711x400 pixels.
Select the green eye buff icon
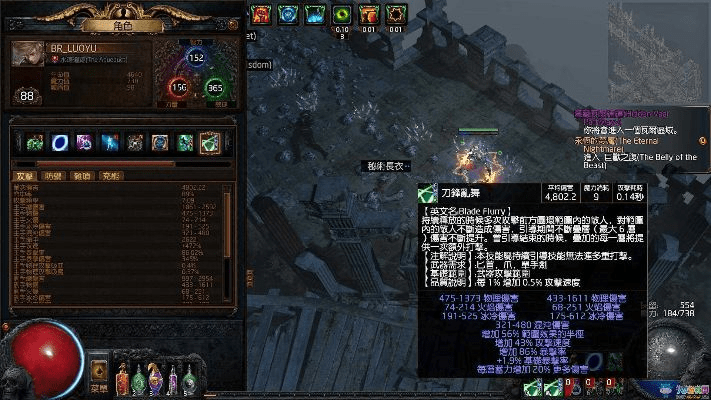[x=342, y=14]
